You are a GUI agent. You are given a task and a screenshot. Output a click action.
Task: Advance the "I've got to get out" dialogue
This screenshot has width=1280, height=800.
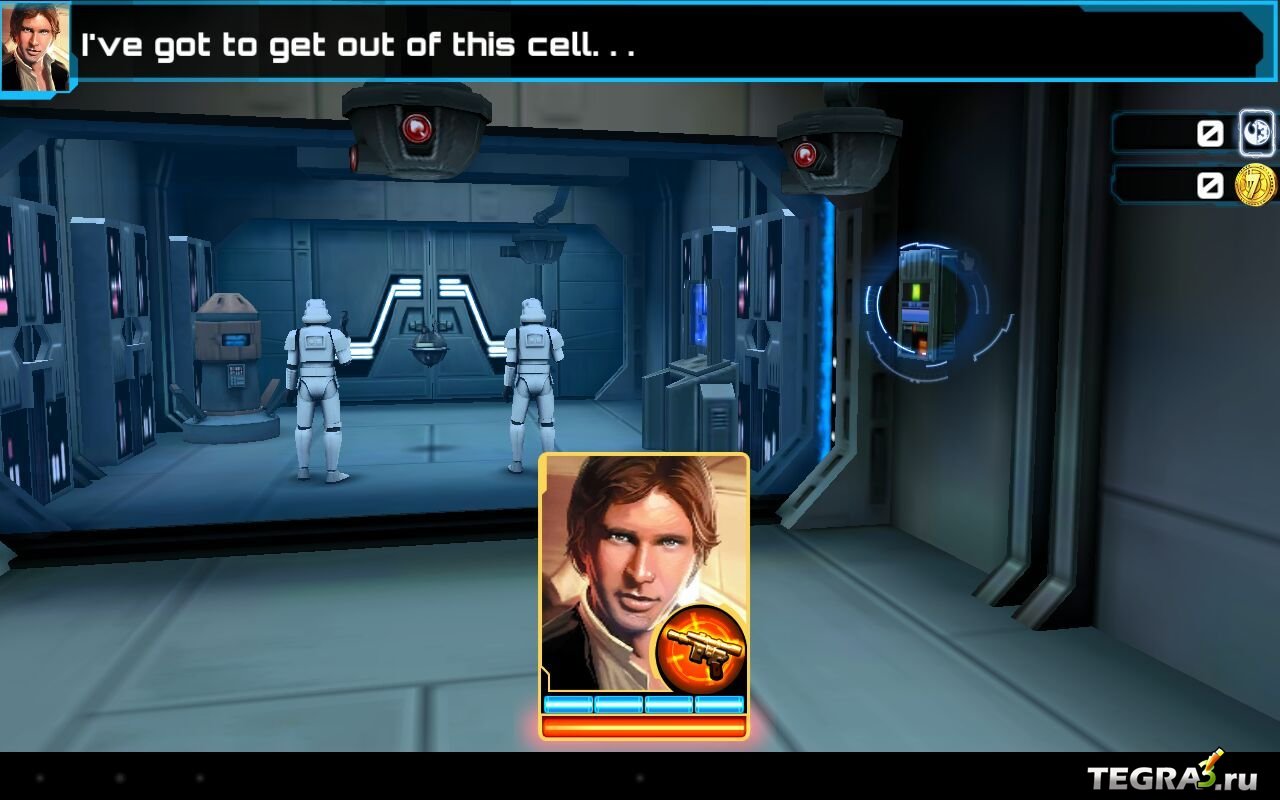pyautogui.click(x=660, y=46)
